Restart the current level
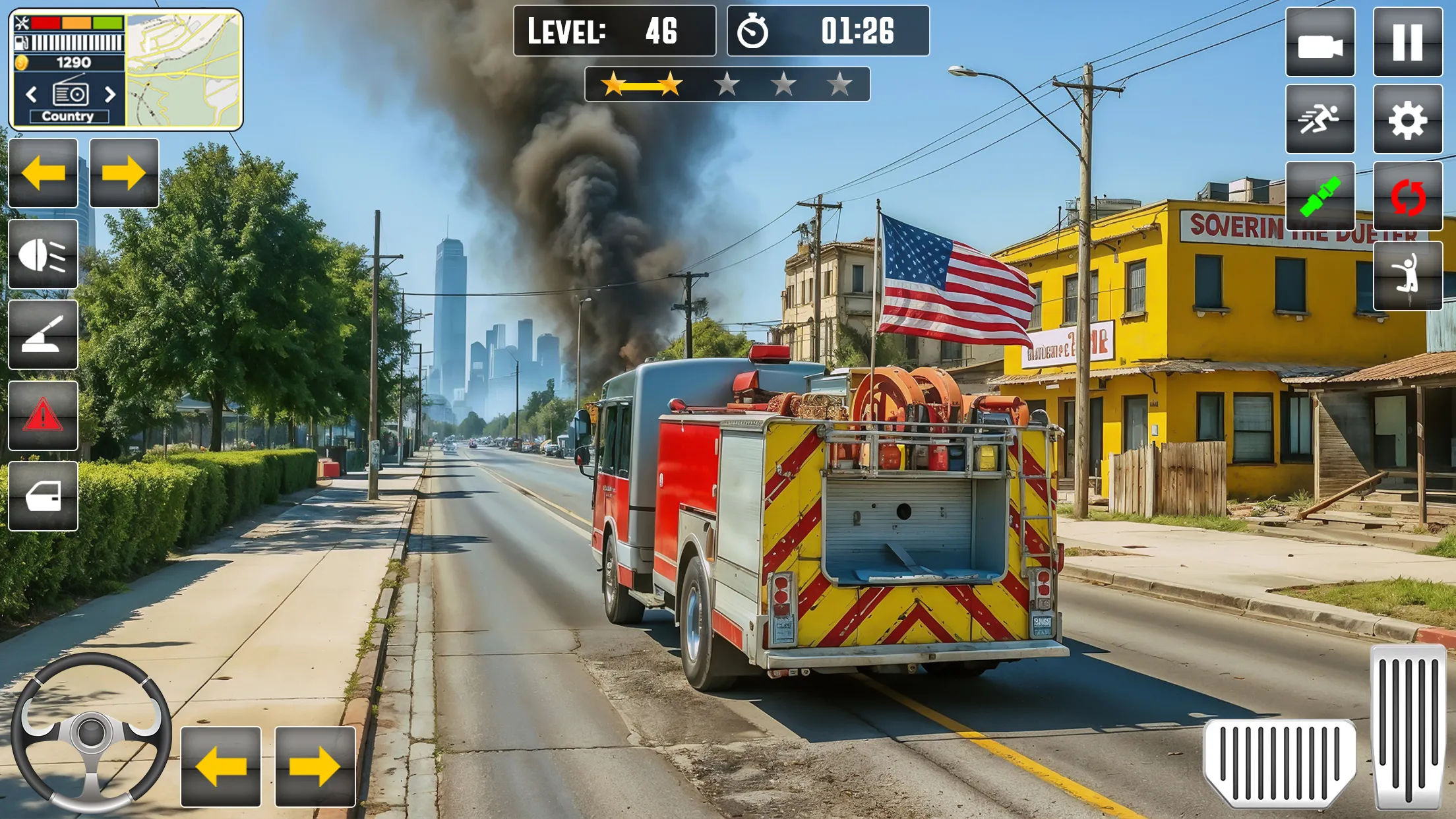 [x=1408, y=197]
